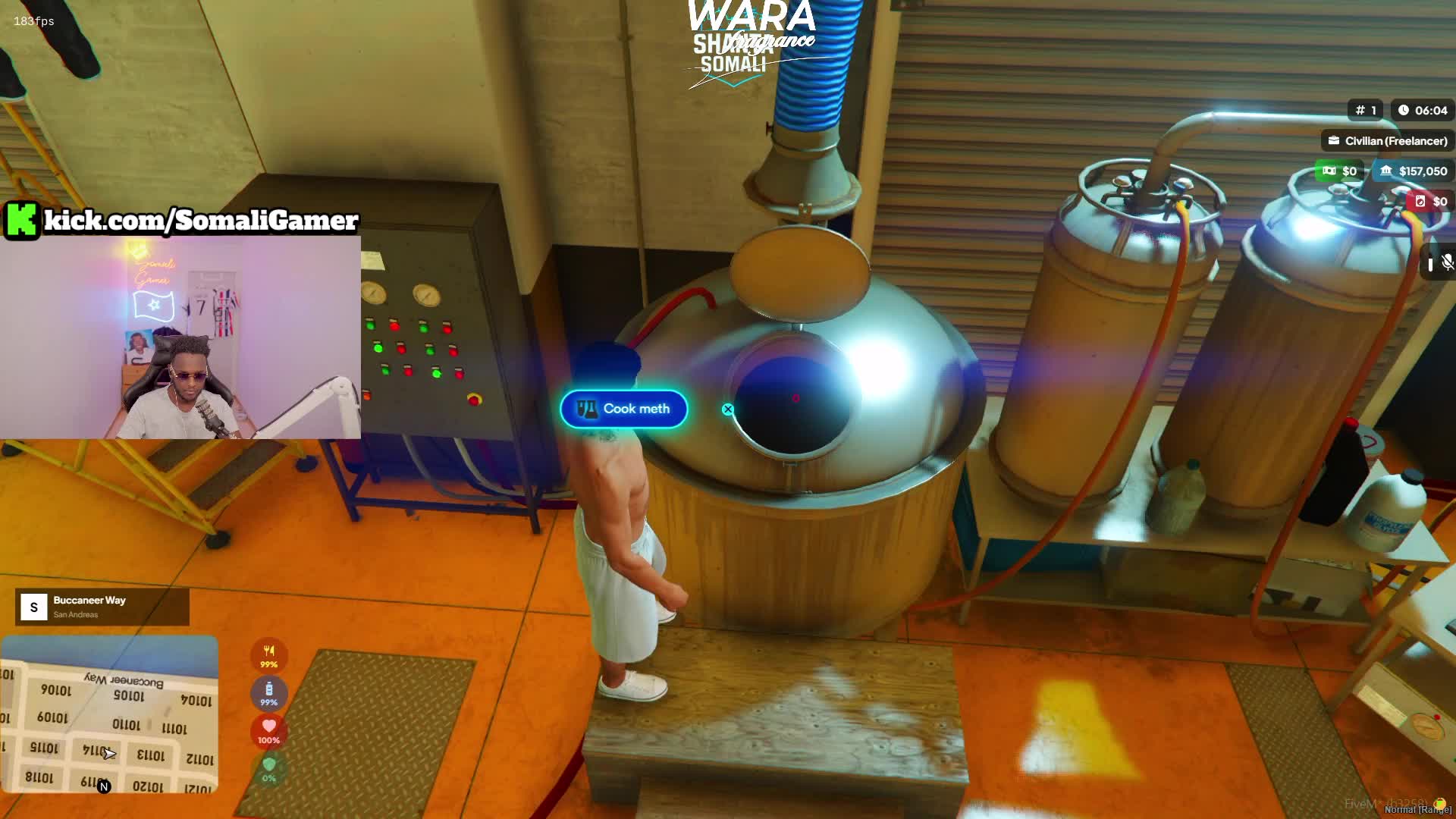Click the Civilian (Freelancer) job badge
This screenshot has height=819, width=1456.
[x=1388, y=141]
